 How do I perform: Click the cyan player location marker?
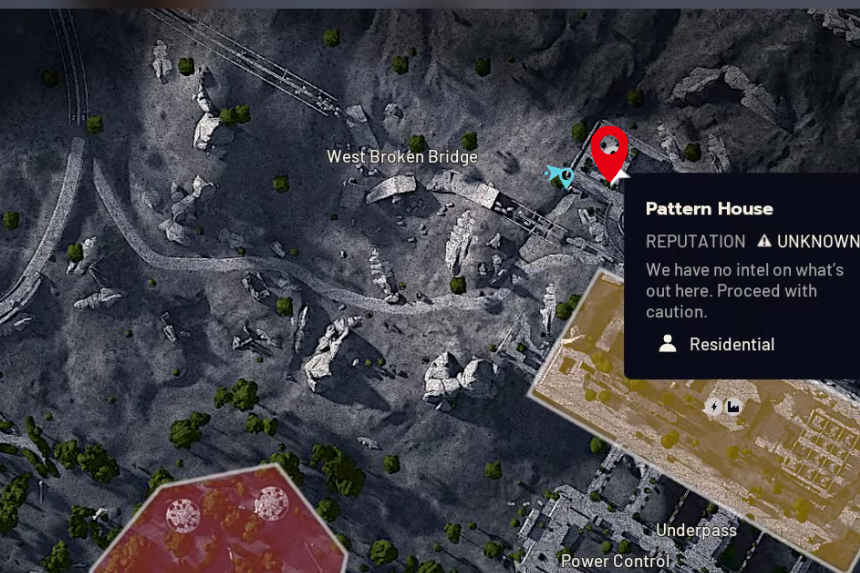(559, 177)
